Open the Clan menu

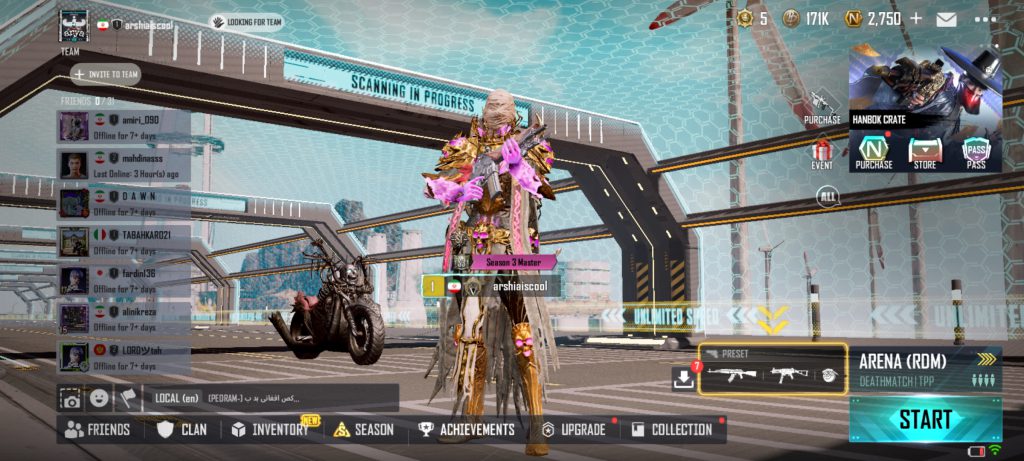point(182,430)
